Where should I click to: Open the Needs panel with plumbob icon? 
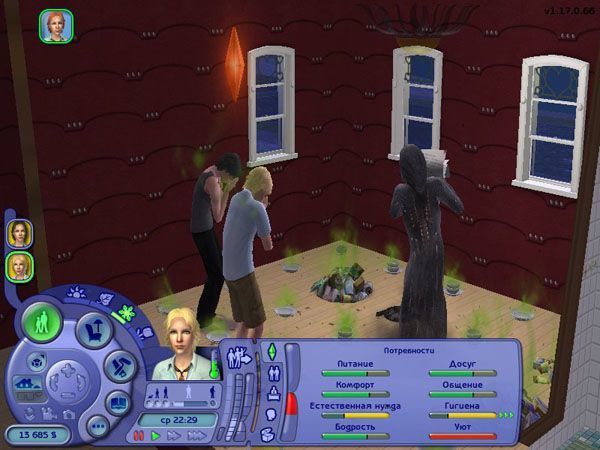click(270, 352)
